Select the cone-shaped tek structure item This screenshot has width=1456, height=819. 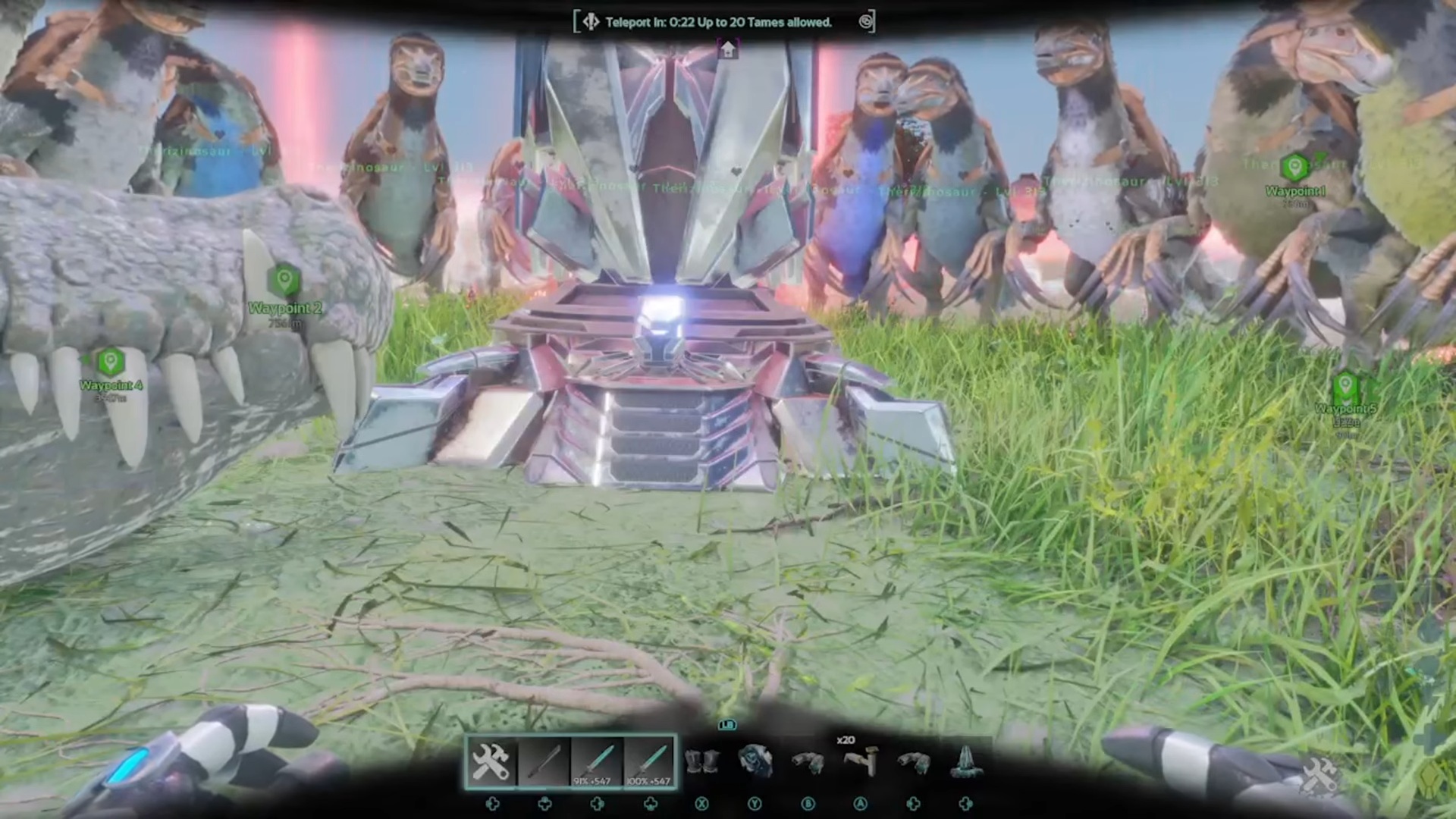click(x=966, y=761)
